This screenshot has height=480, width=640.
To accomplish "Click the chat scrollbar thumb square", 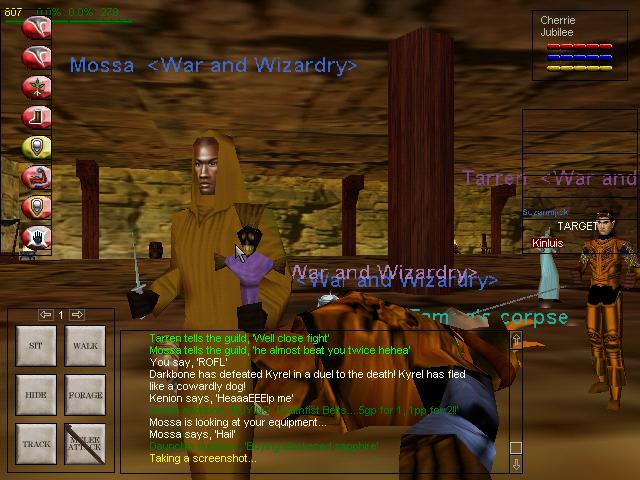I will (x=516, y=447).
